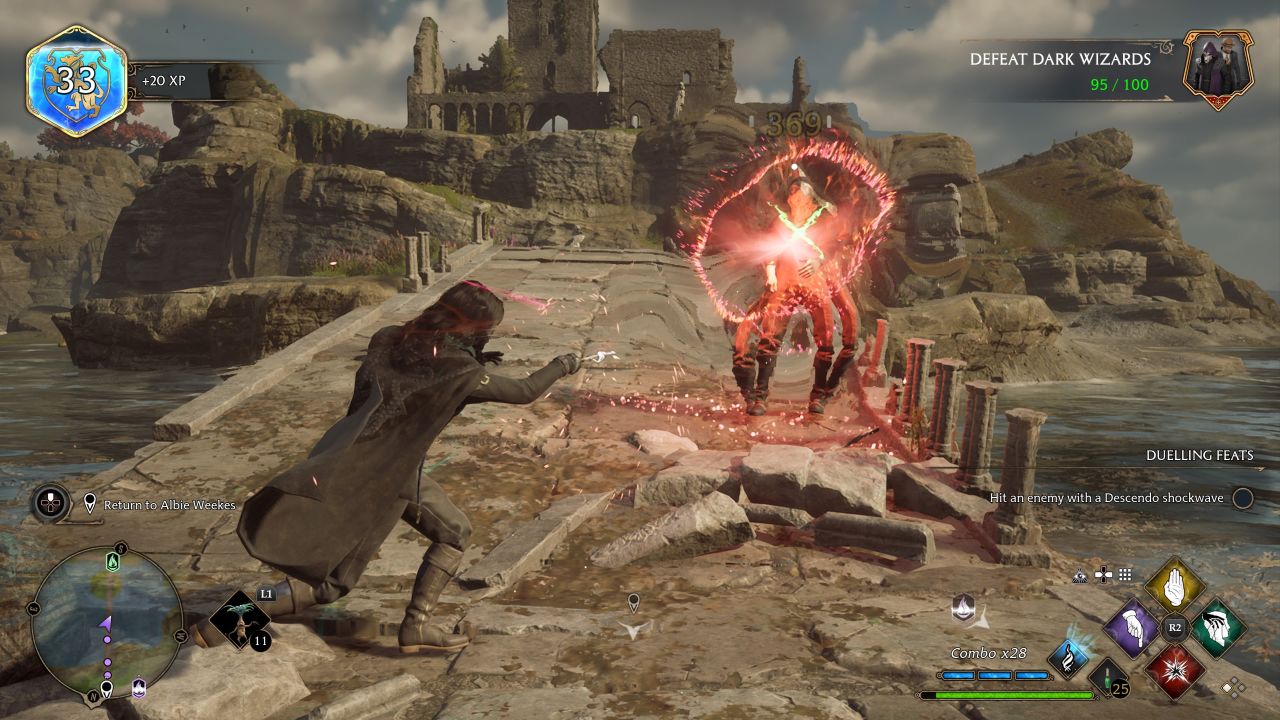The width and height of the screenshot is (1280, 720).
Task: Click the Revelio eye icon above spells
Action: (1079, 575)
